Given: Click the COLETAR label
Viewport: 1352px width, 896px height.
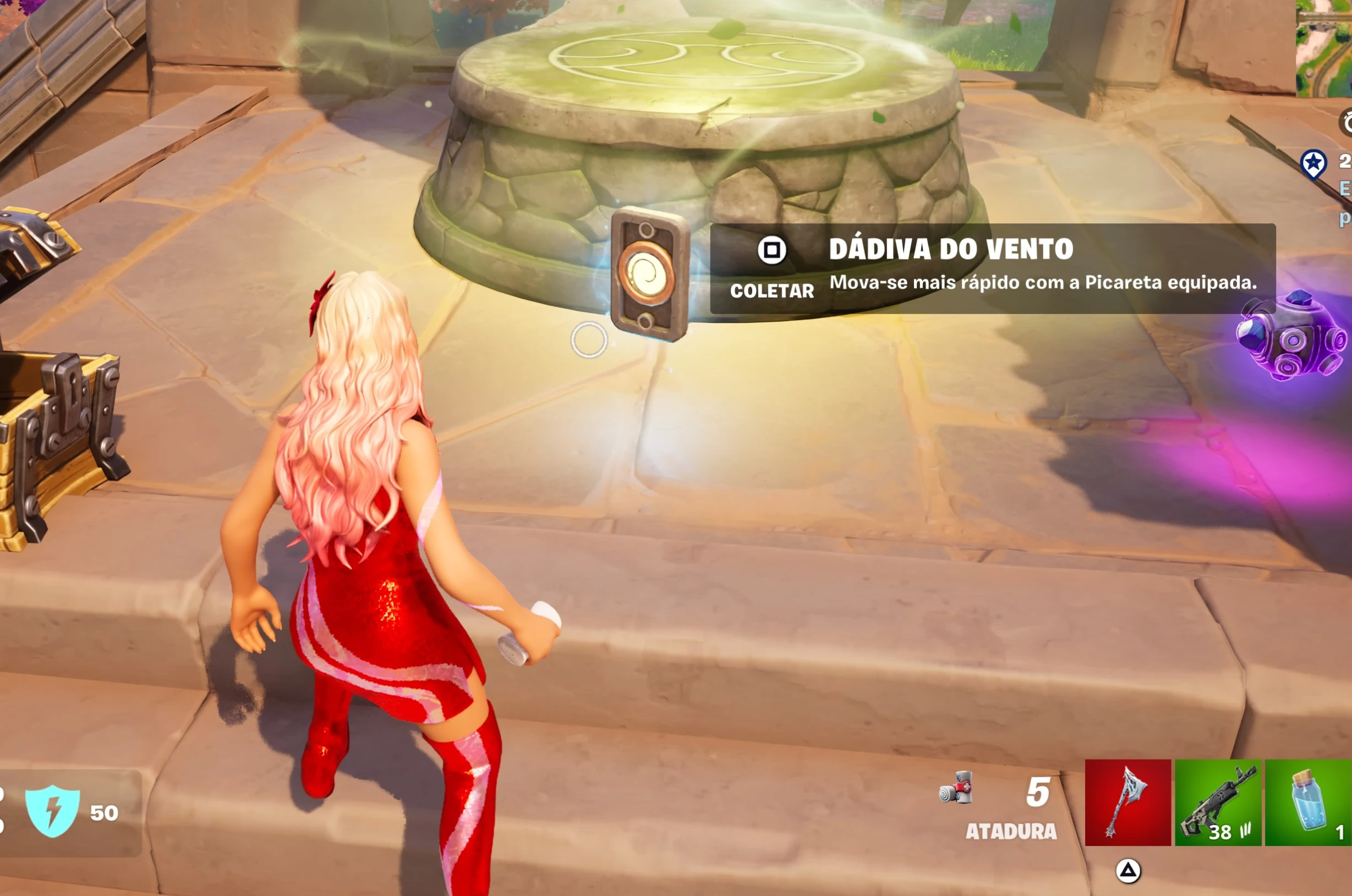Looking at the screenshot, I should tap(773, 291).
